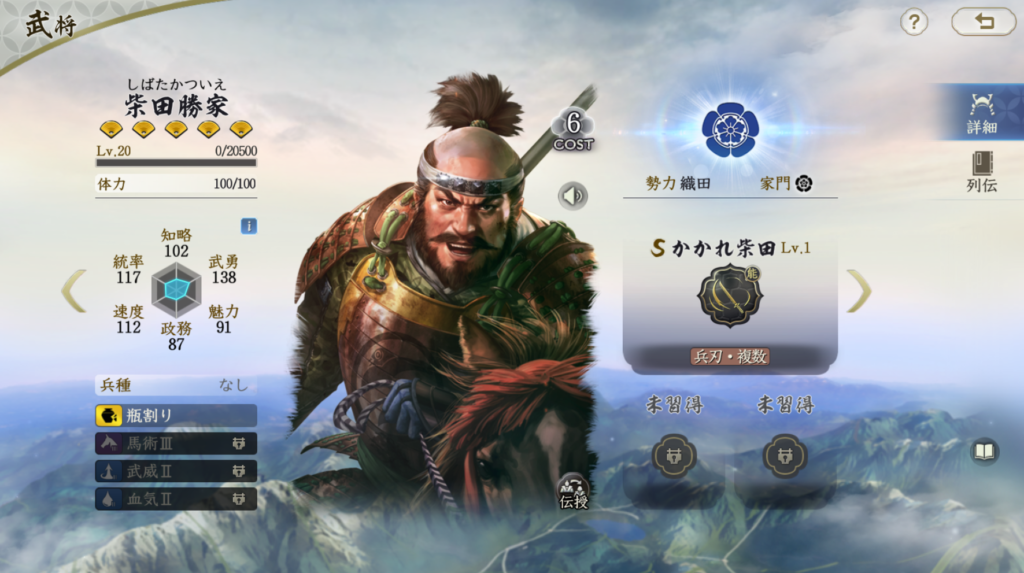1024x573 pixels.
Task: Go back with the return arrow button
Action: (x=983, y=22)
